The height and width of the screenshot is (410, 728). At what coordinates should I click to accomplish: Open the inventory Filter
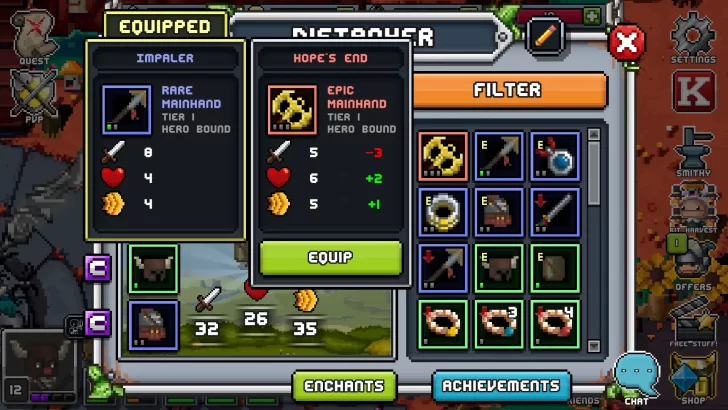point(509,90)
